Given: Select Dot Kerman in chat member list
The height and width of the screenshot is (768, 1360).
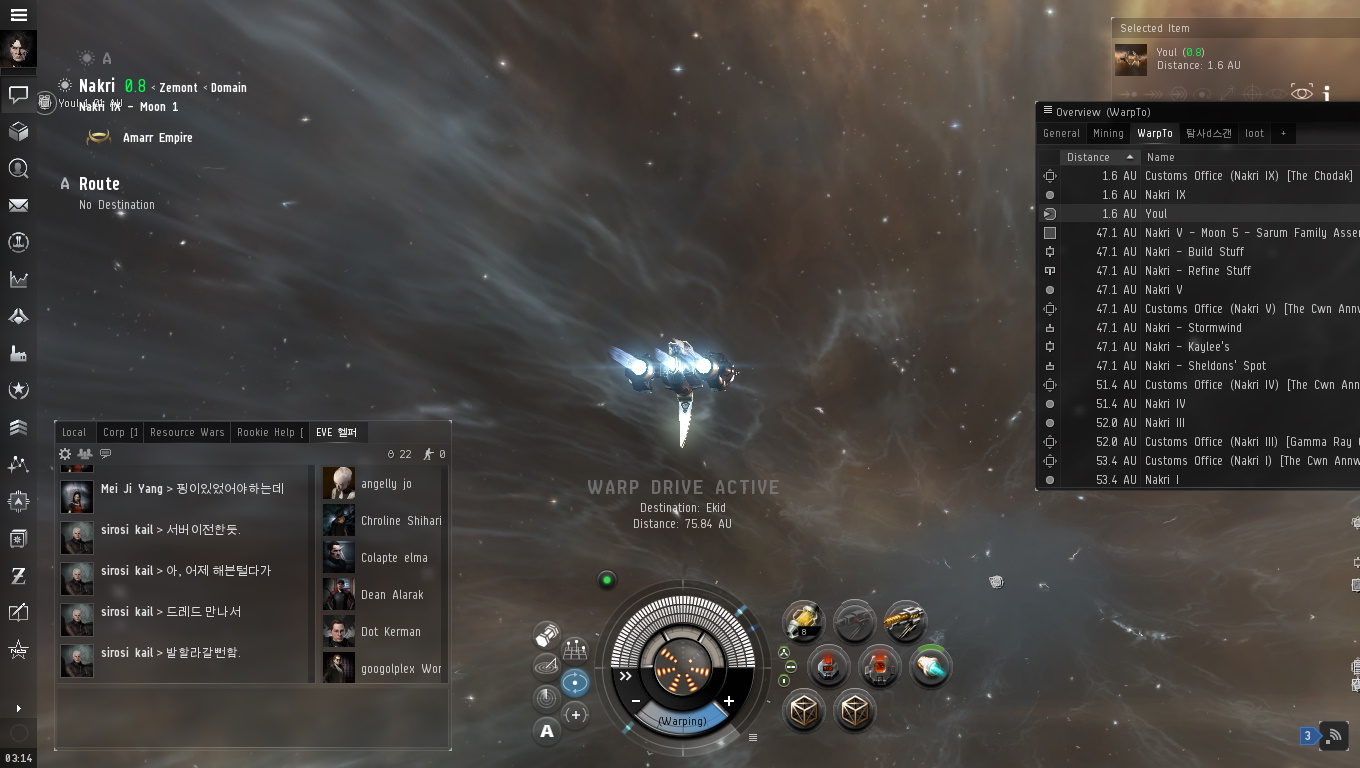Looking at the screenshot, I should 390,632.
